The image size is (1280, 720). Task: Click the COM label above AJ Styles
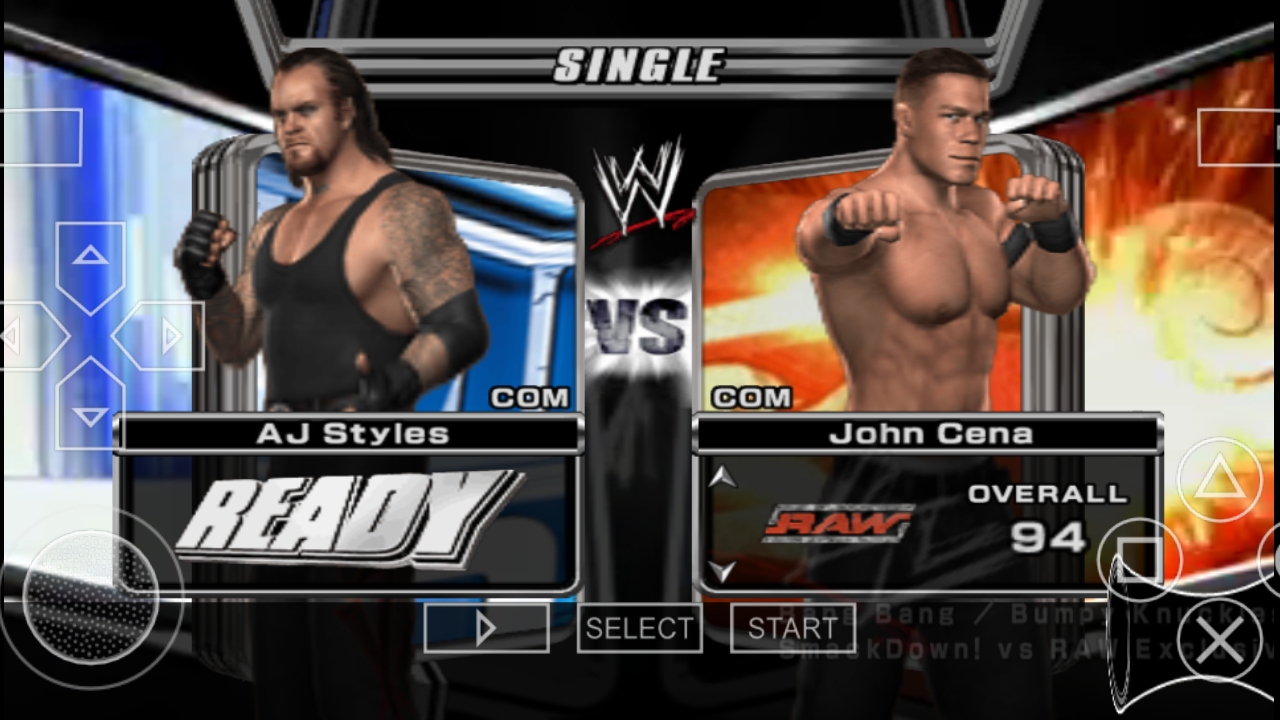[x=530, y=398]
